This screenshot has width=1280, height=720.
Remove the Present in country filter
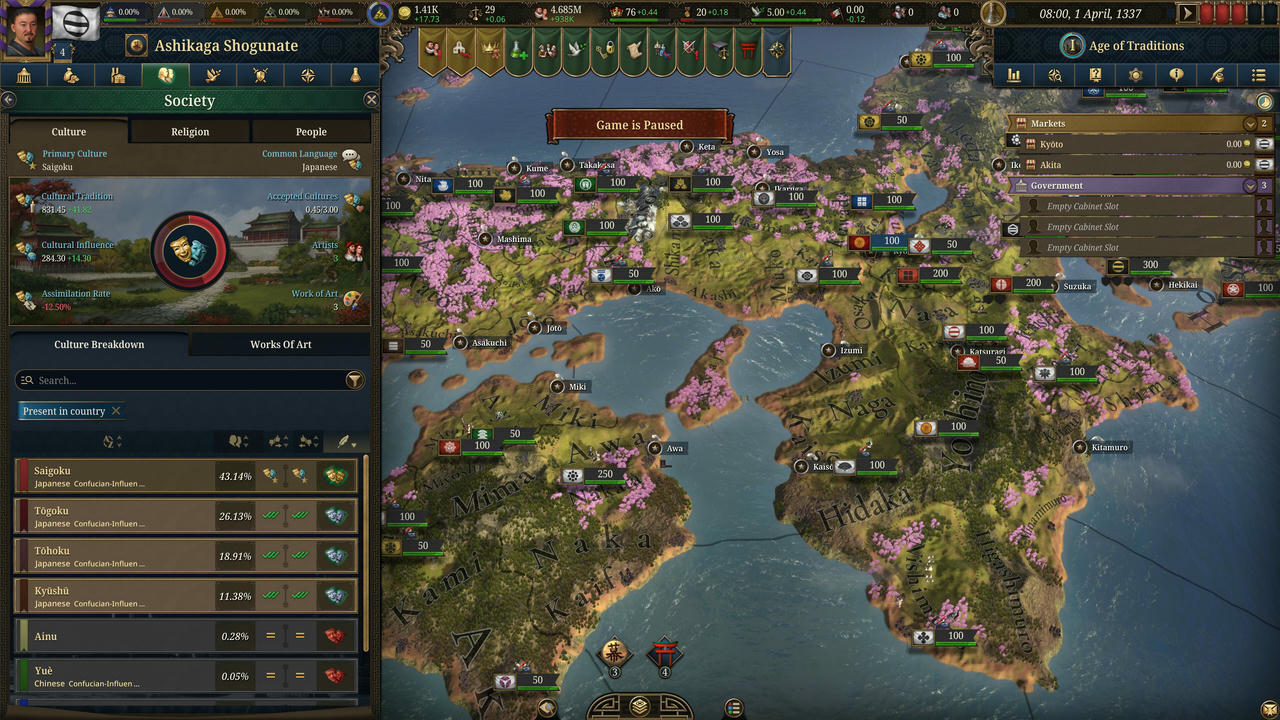tap(115, 411)
